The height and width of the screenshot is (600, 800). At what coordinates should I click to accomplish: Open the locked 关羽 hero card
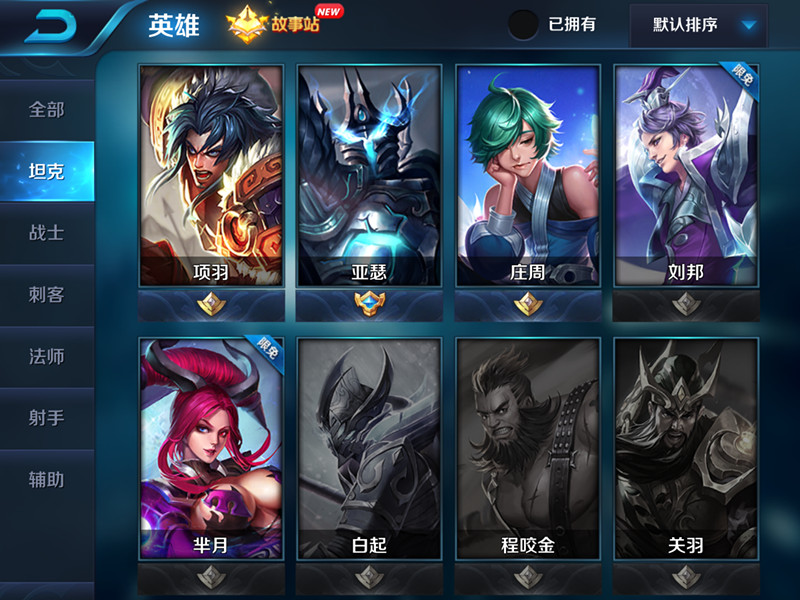685,447
